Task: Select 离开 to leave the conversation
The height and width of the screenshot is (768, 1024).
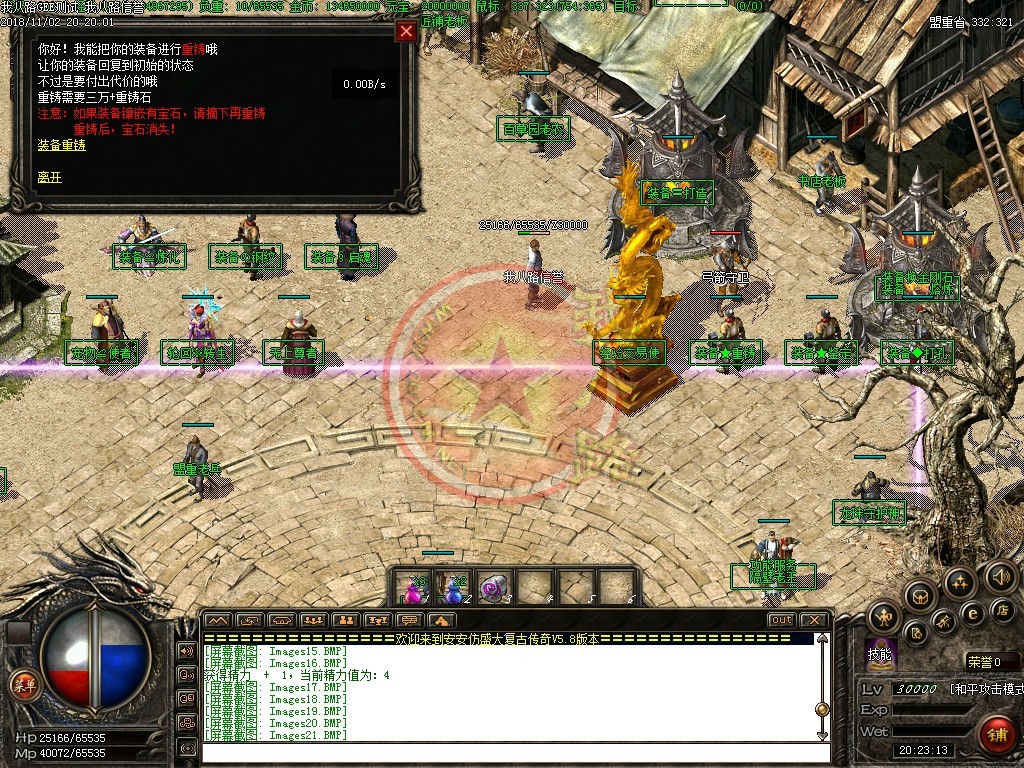Action: click(x=49, y=177)
